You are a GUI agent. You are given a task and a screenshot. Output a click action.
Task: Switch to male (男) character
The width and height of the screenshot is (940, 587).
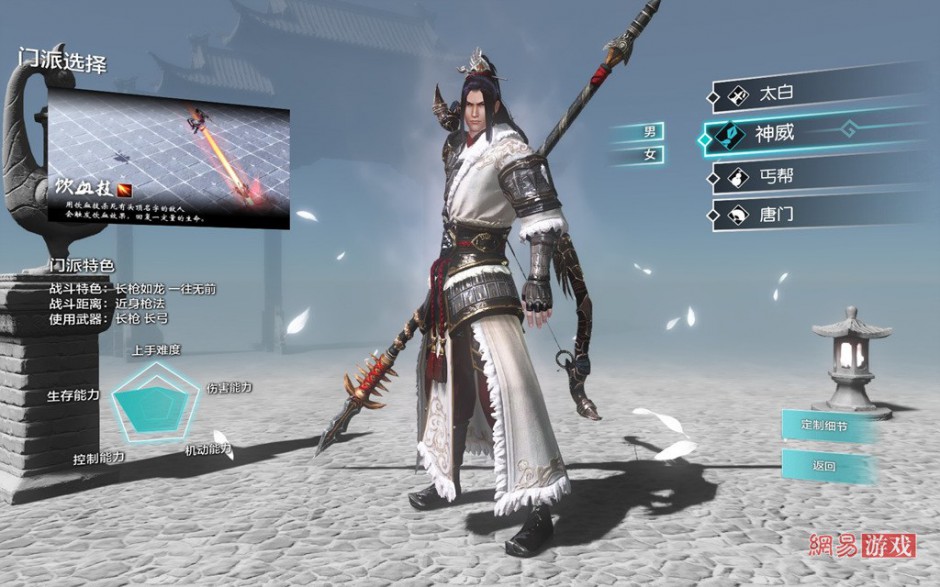point(649,132)
